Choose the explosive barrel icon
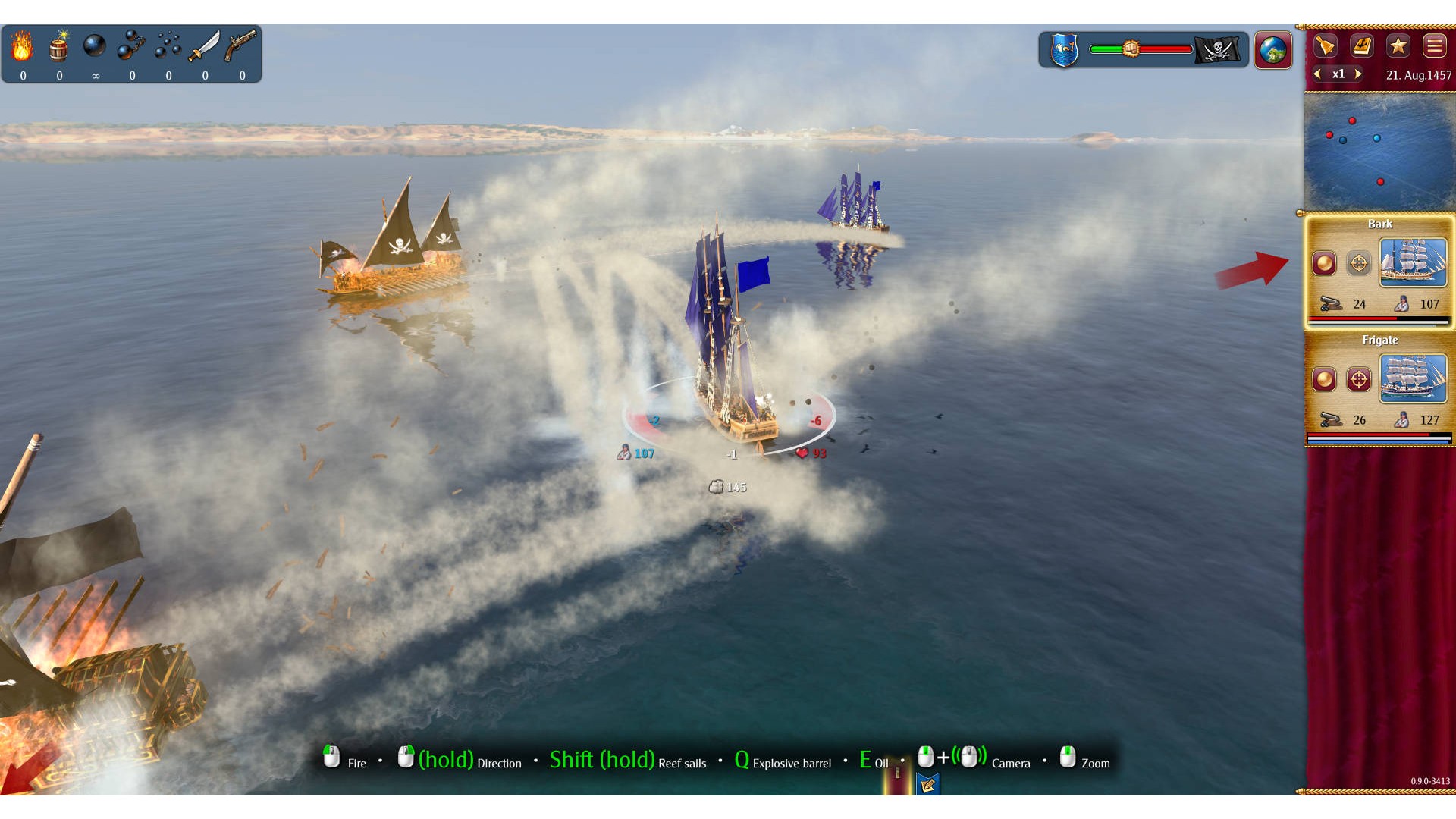The width and height of the screenshot is (1456, 819). [59, 47]
